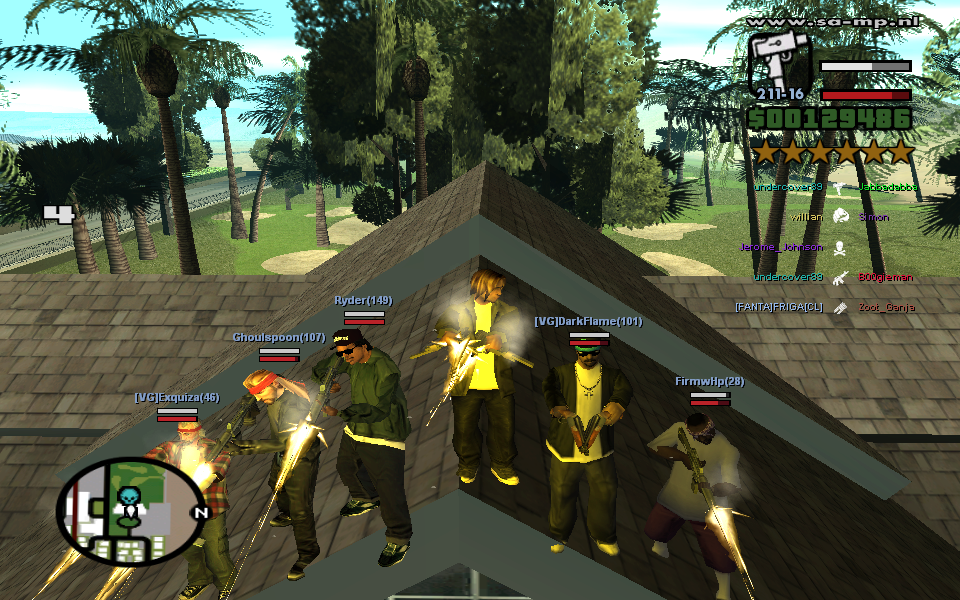The height and width of the screenshot is (600, 960).
Task: Click the north N indicator on the radar
Action: (x=199, y=514)
